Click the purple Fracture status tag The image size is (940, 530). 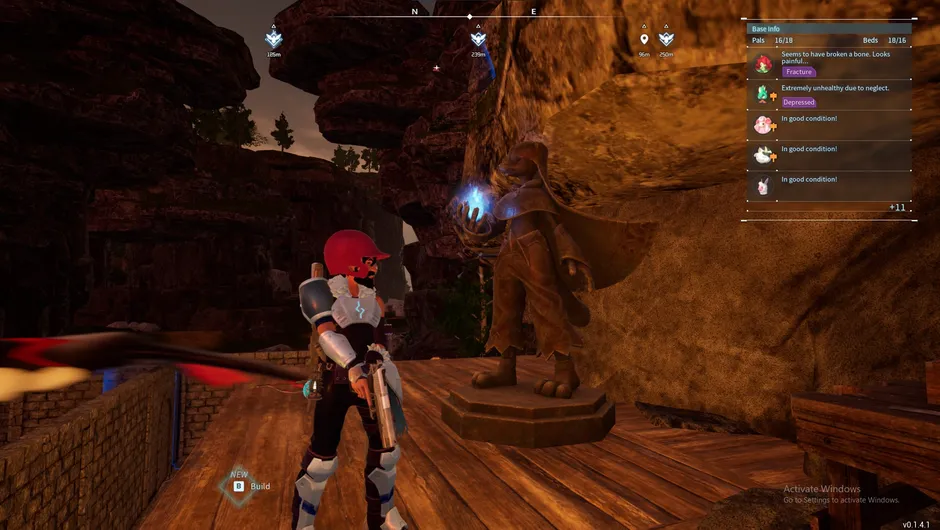click(x=799, y=72)
